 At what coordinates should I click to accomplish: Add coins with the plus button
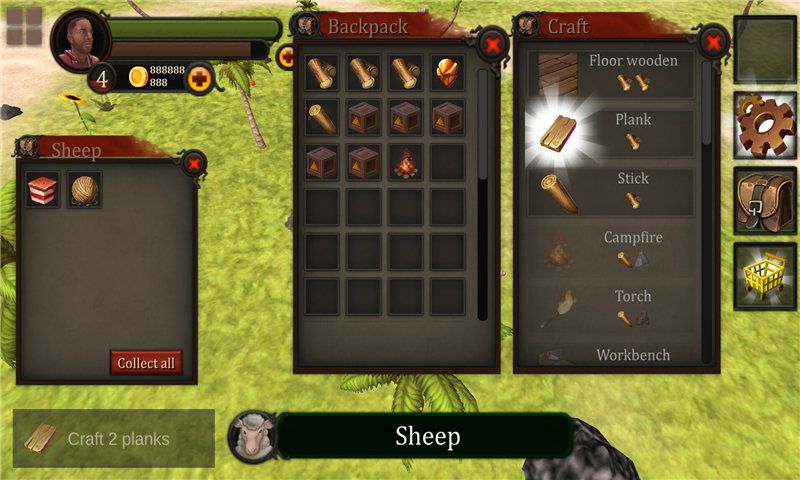(199, 77)
